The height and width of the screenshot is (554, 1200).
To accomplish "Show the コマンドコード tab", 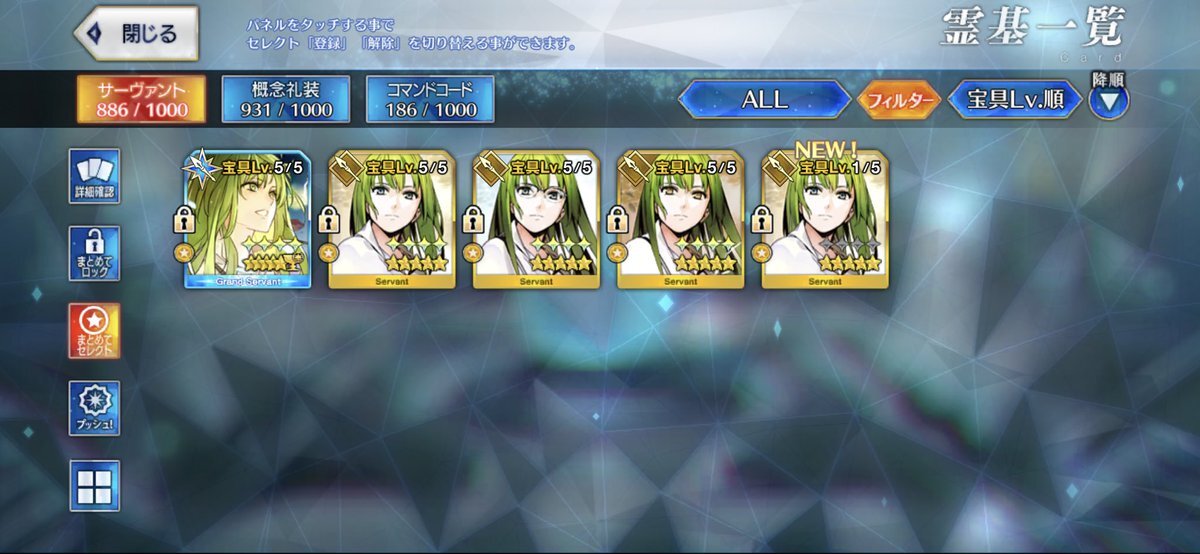I will click(430, 98).
